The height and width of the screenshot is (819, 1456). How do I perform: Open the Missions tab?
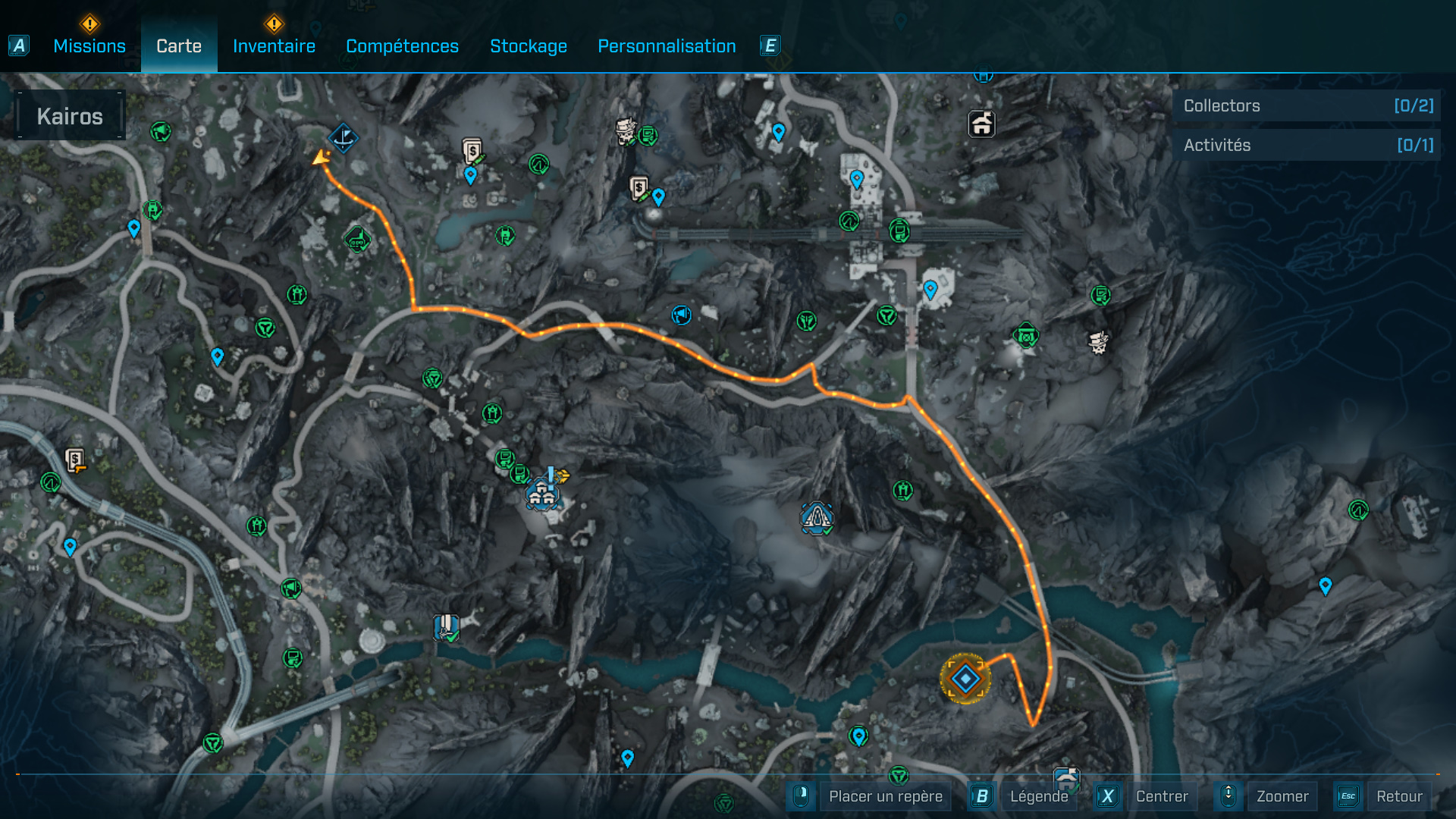click(x=89, y=46)
